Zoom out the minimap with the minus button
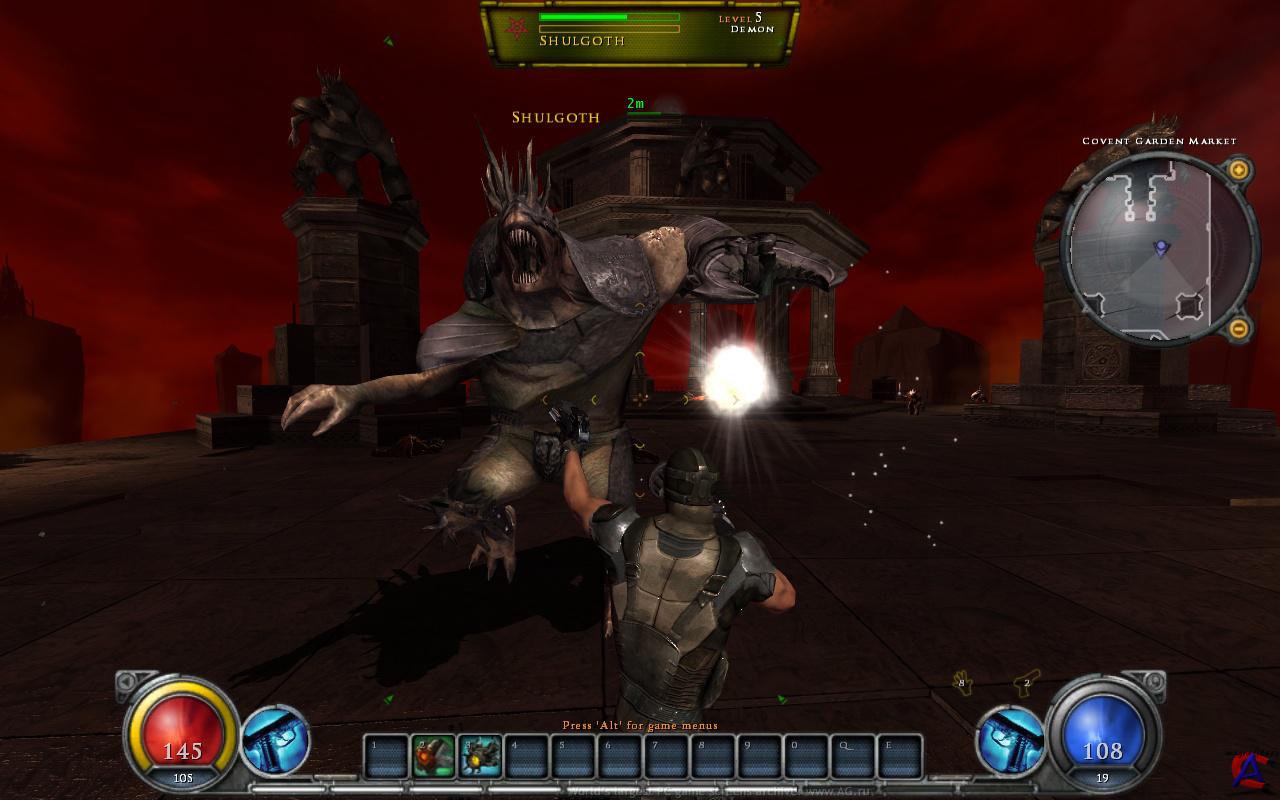Screen dimensions: 1280x800 [x=1238, y=327]
